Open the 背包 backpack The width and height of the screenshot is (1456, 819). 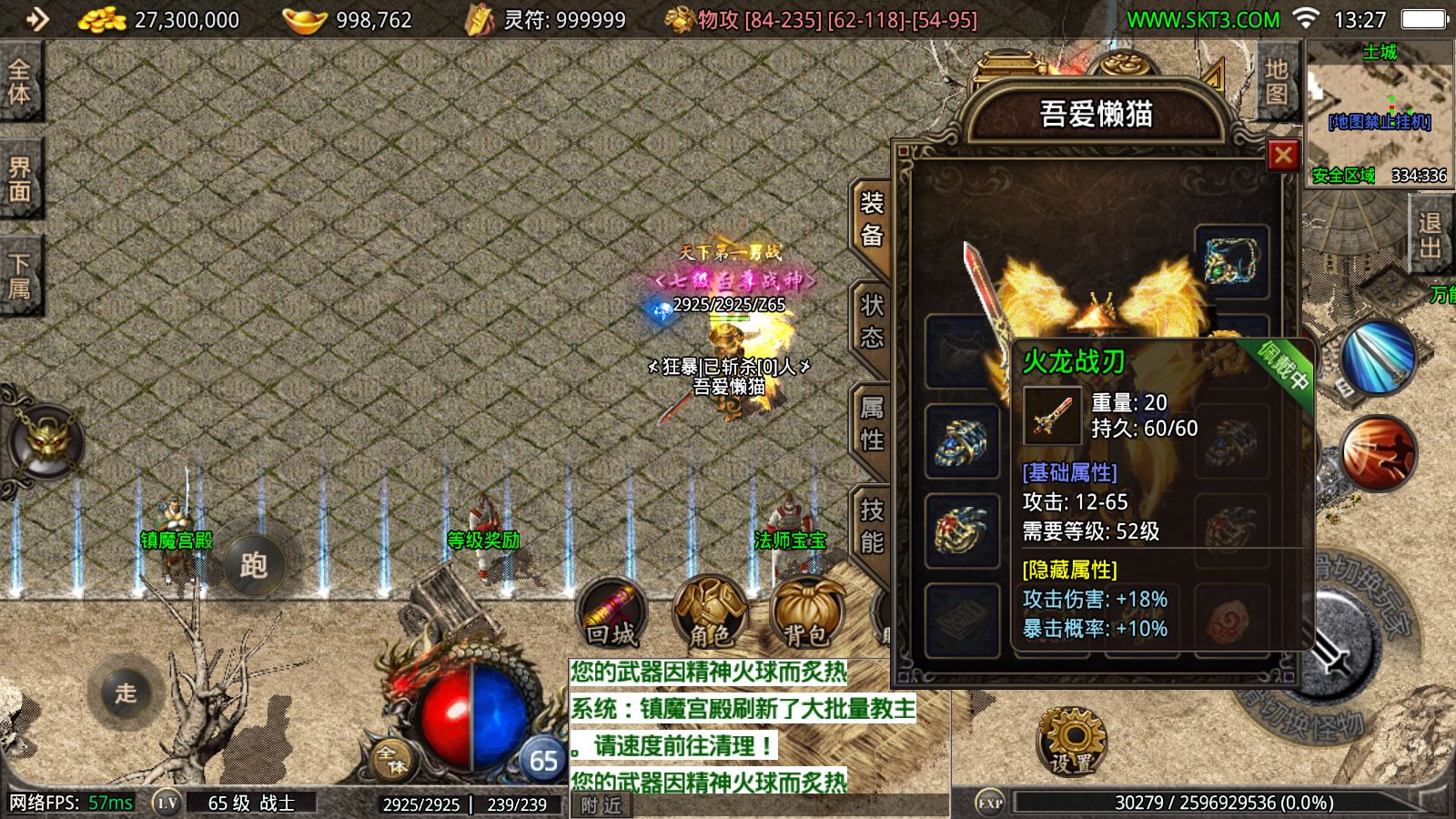click(x=806, y=613)
